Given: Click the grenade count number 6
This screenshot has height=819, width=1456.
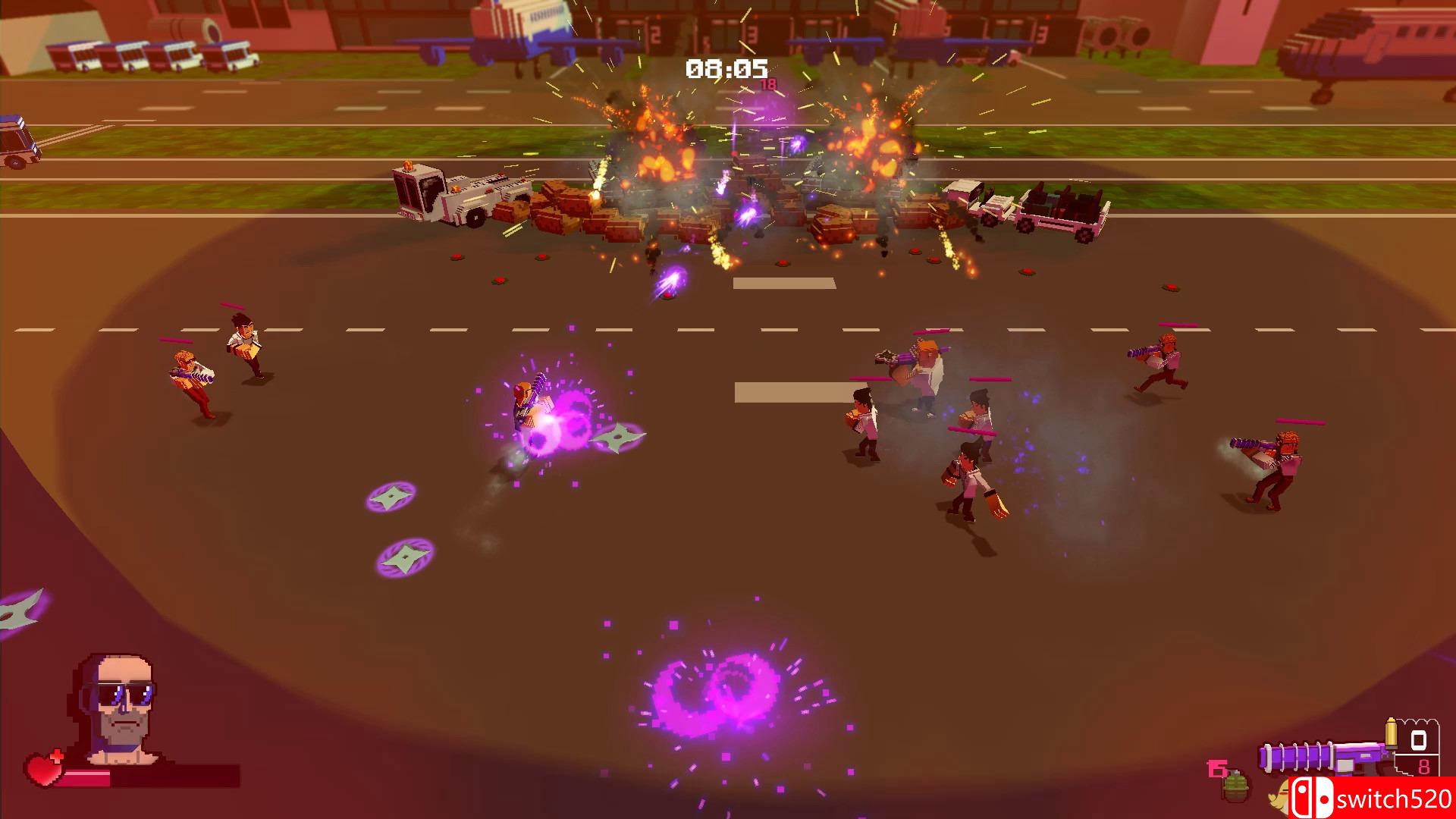Looking at the screenshot, I should [1216, 767].
